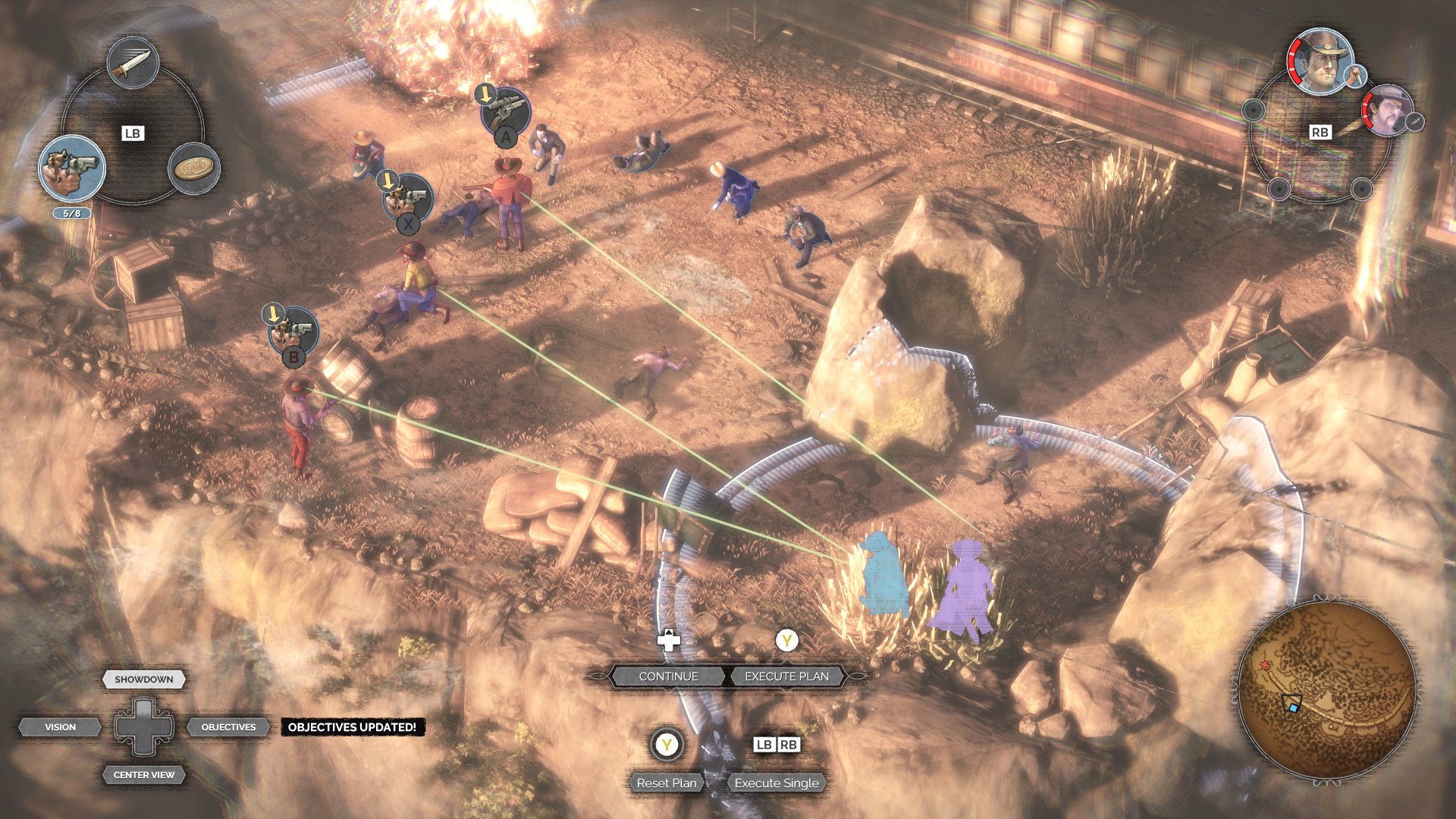Viewport: 1456px width, 819px height.
Task: Click the OBJECTIVES UPDATED notification
Action: (352, 727)
